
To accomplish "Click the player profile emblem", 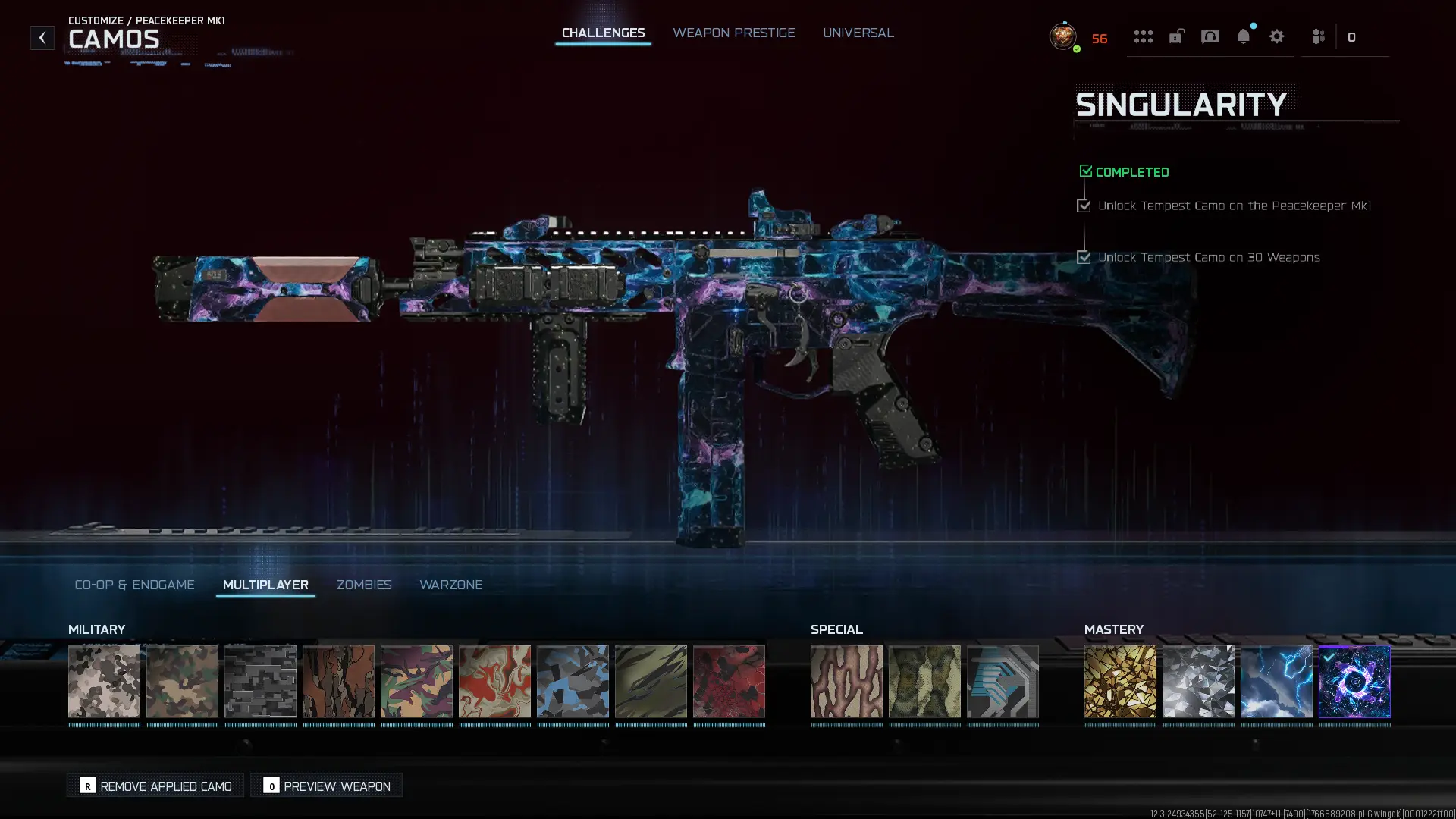I will (x=1062, y=36).
